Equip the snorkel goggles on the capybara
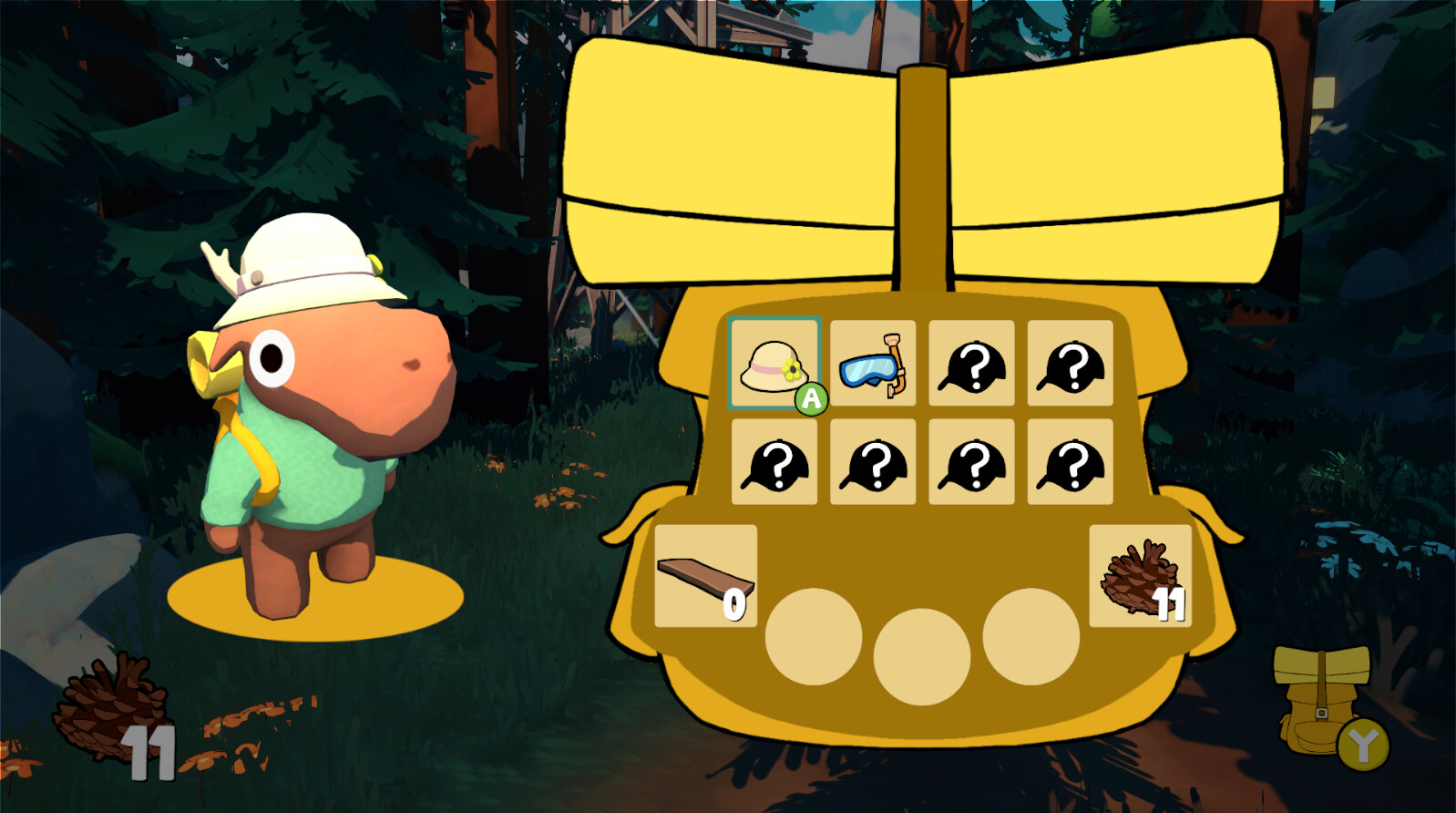 [873, 366]
